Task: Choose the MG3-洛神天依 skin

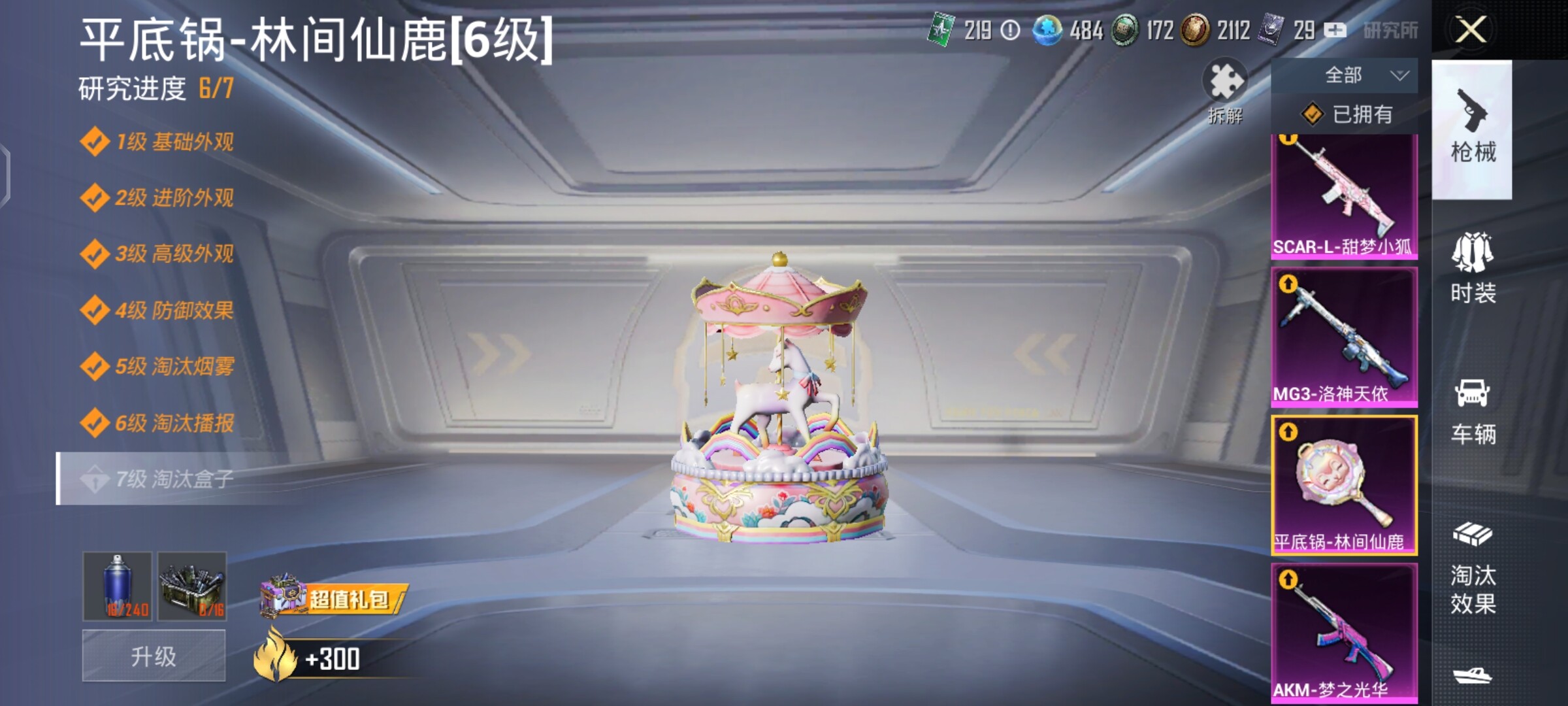Action: click(1344, 337)
